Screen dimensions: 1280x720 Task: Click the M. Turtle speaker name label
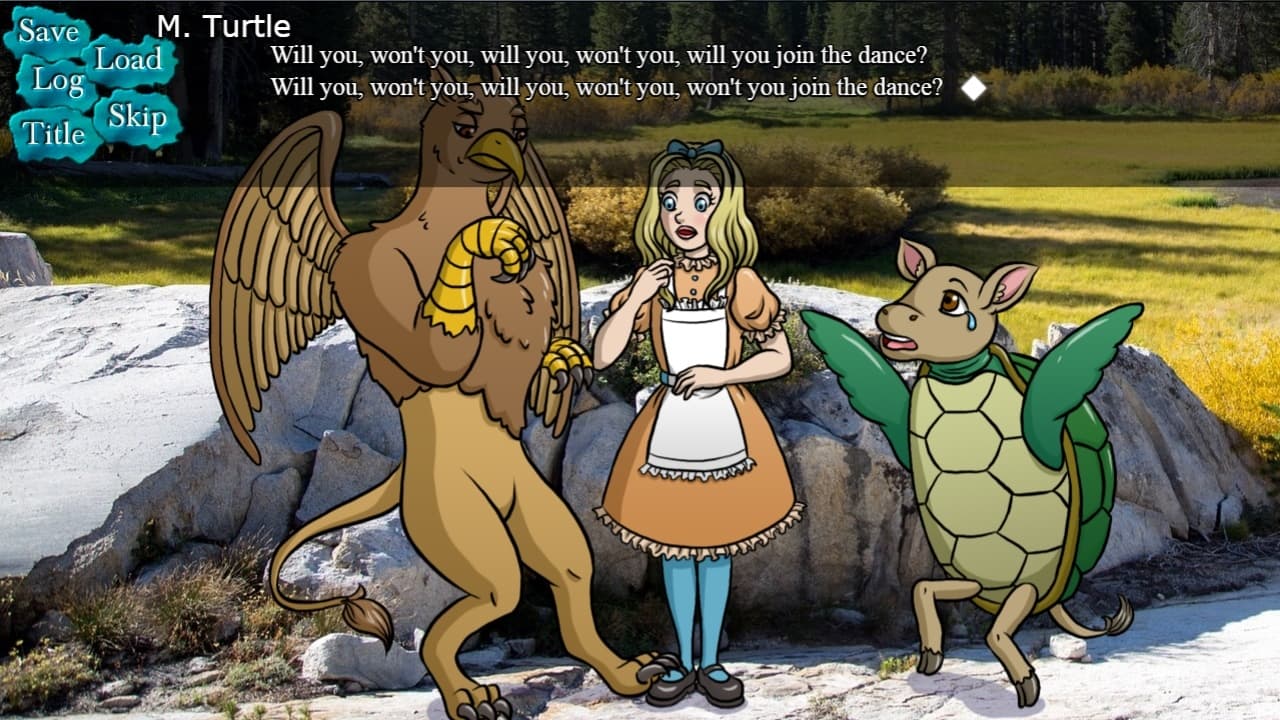pyautogui.click(x=225, y=27)
